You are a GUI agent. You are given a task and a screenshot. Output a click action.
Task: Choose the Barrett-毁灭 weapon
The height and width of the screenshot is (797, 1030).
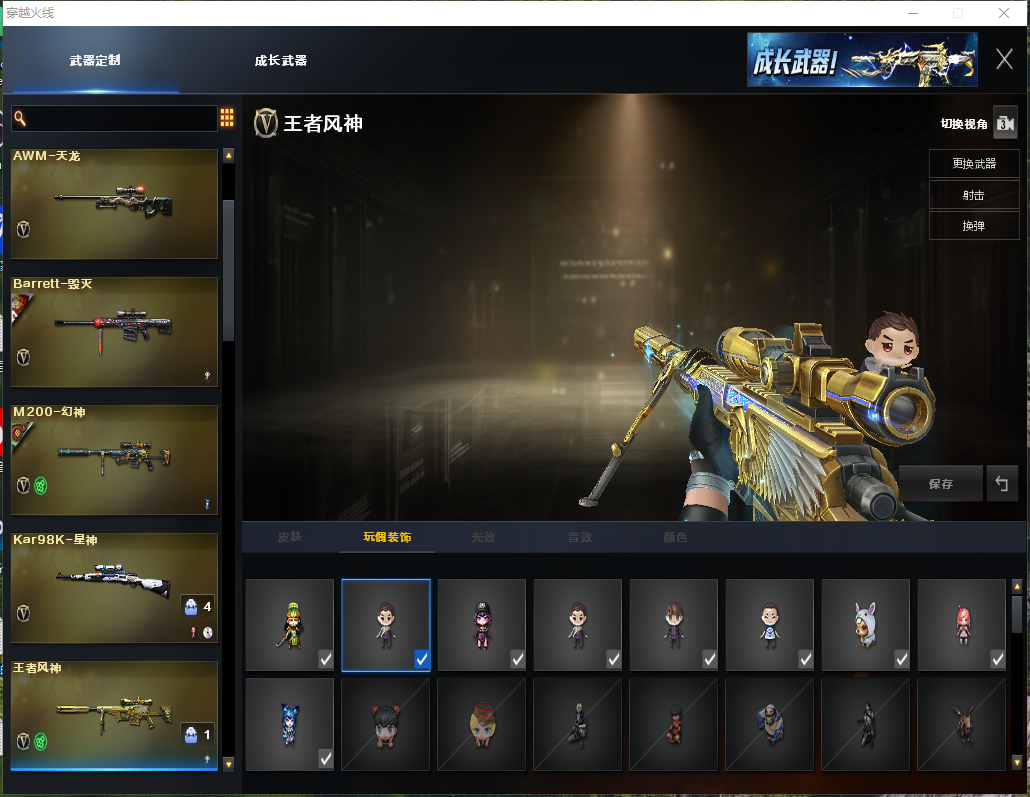coord(114,332)
